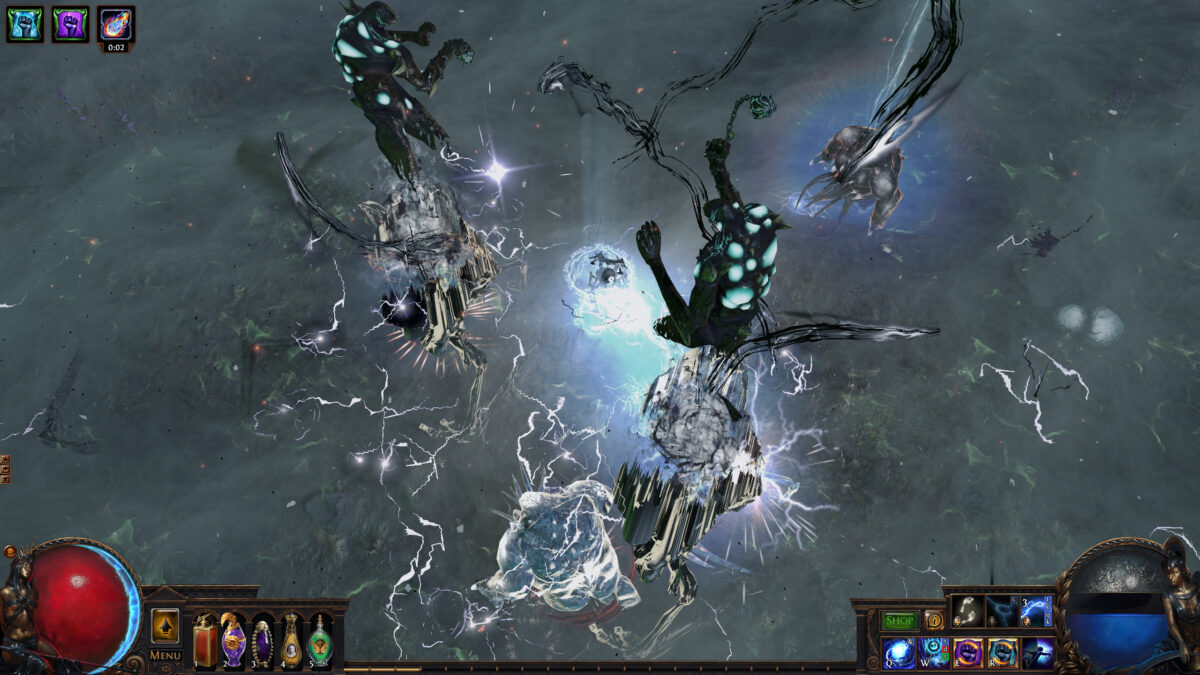
Task: Use the golden flask in slot 4
Action: (291, 638)
